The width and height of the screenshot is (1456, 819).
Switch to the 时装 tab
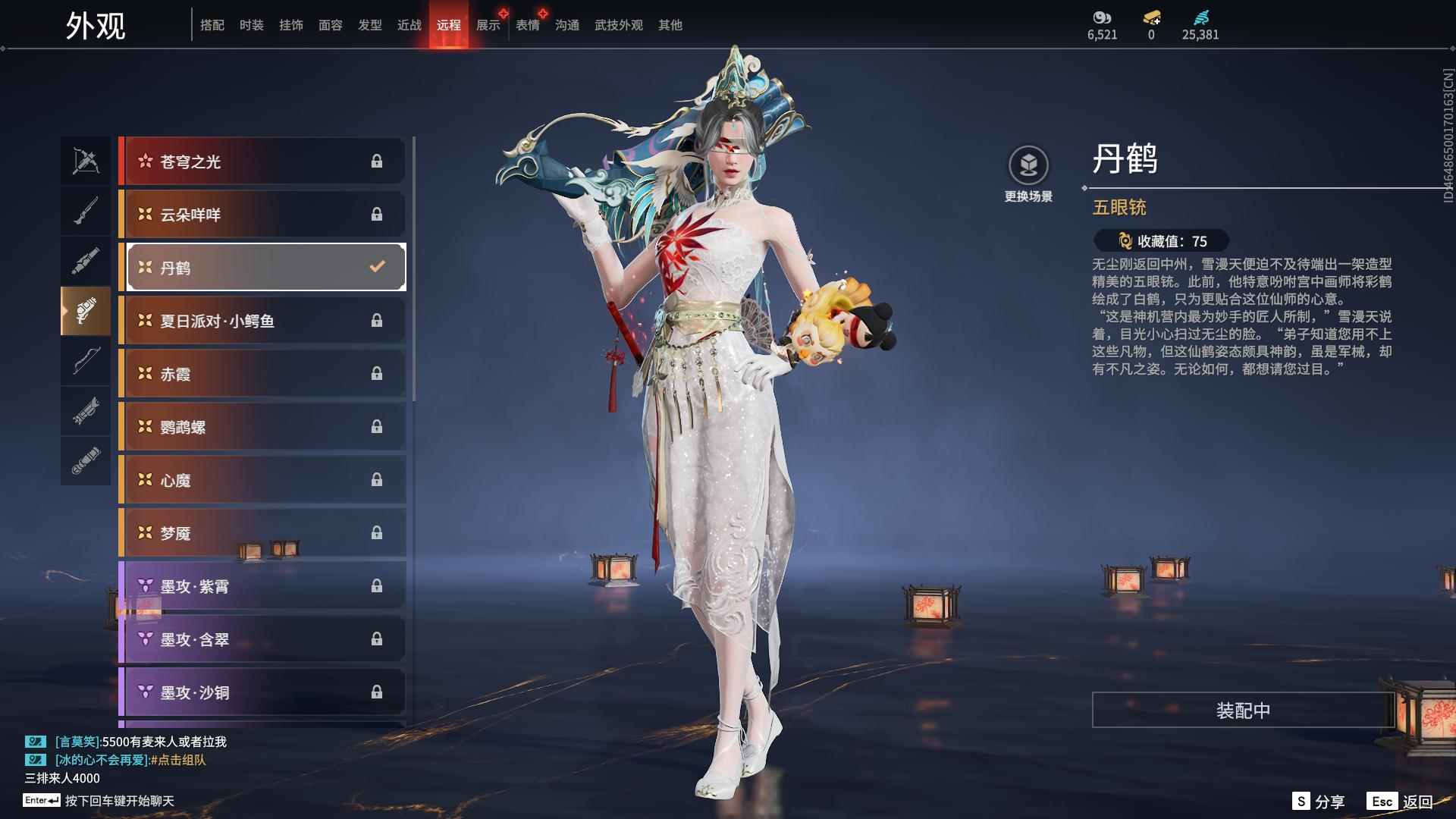(x=252, y=24)
